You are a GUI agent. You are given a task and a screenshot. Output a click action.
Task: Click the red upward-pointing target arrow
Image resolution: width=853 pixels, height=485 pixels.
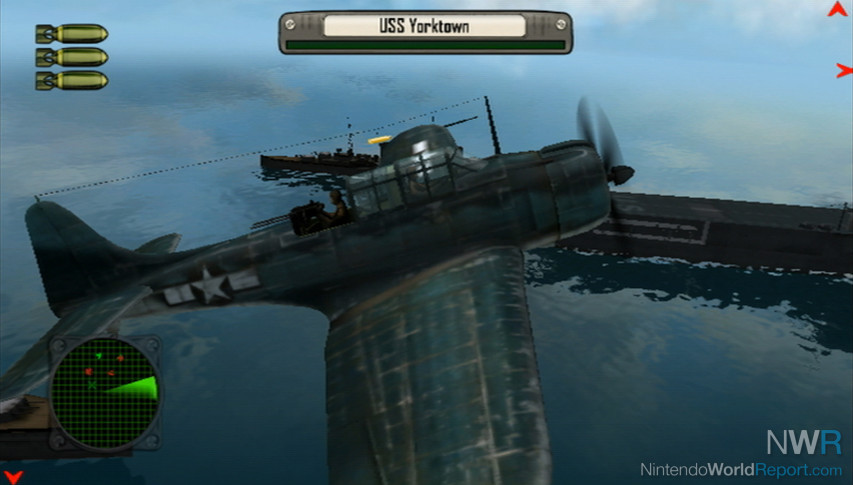click(837, 10)
